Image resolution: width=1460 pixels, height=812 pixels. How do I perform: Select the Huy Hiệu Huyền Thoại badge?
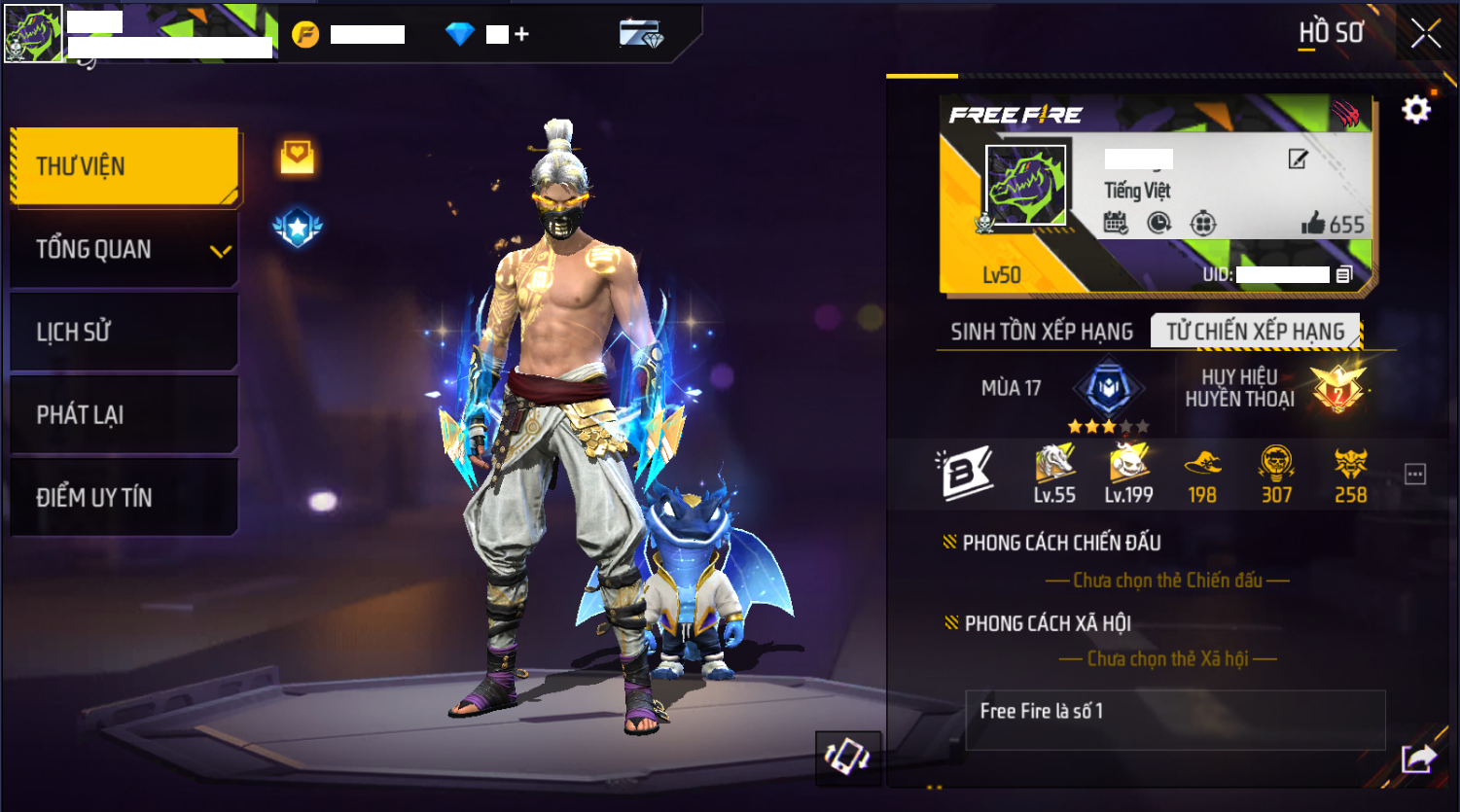tap(1336, 388)
